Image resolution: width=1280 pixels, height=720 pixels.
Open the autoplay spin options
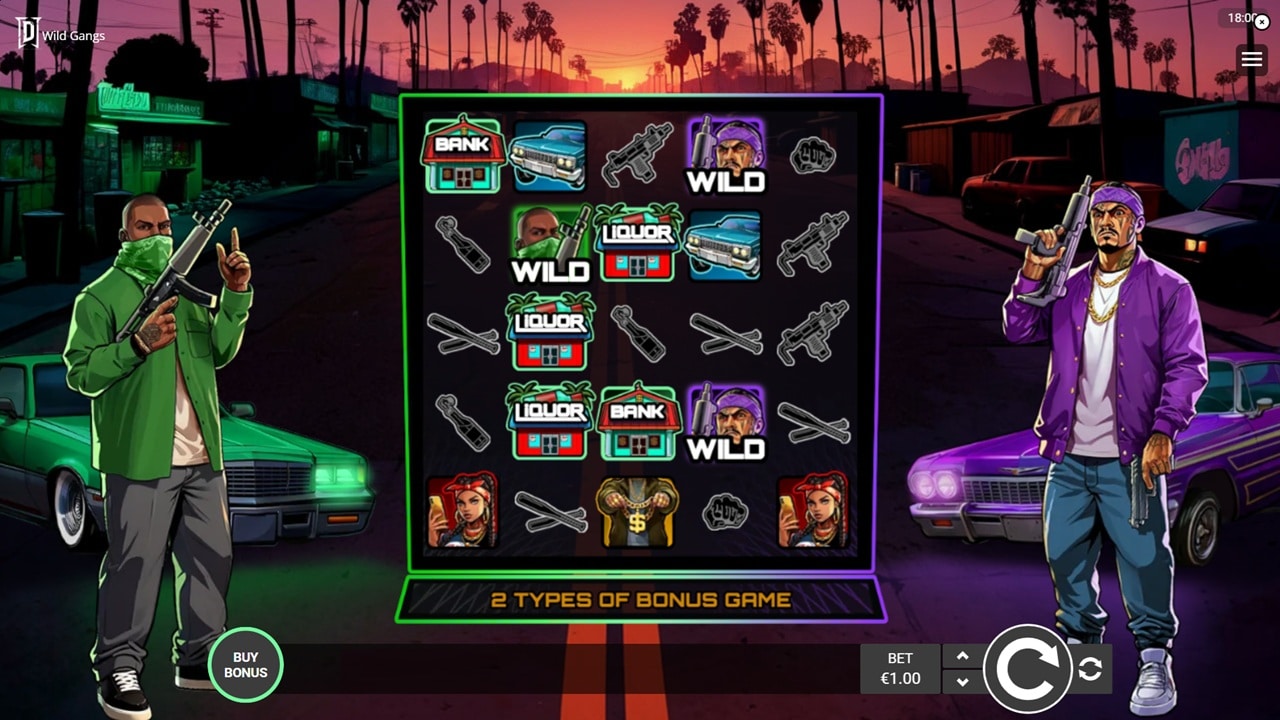1090,670
